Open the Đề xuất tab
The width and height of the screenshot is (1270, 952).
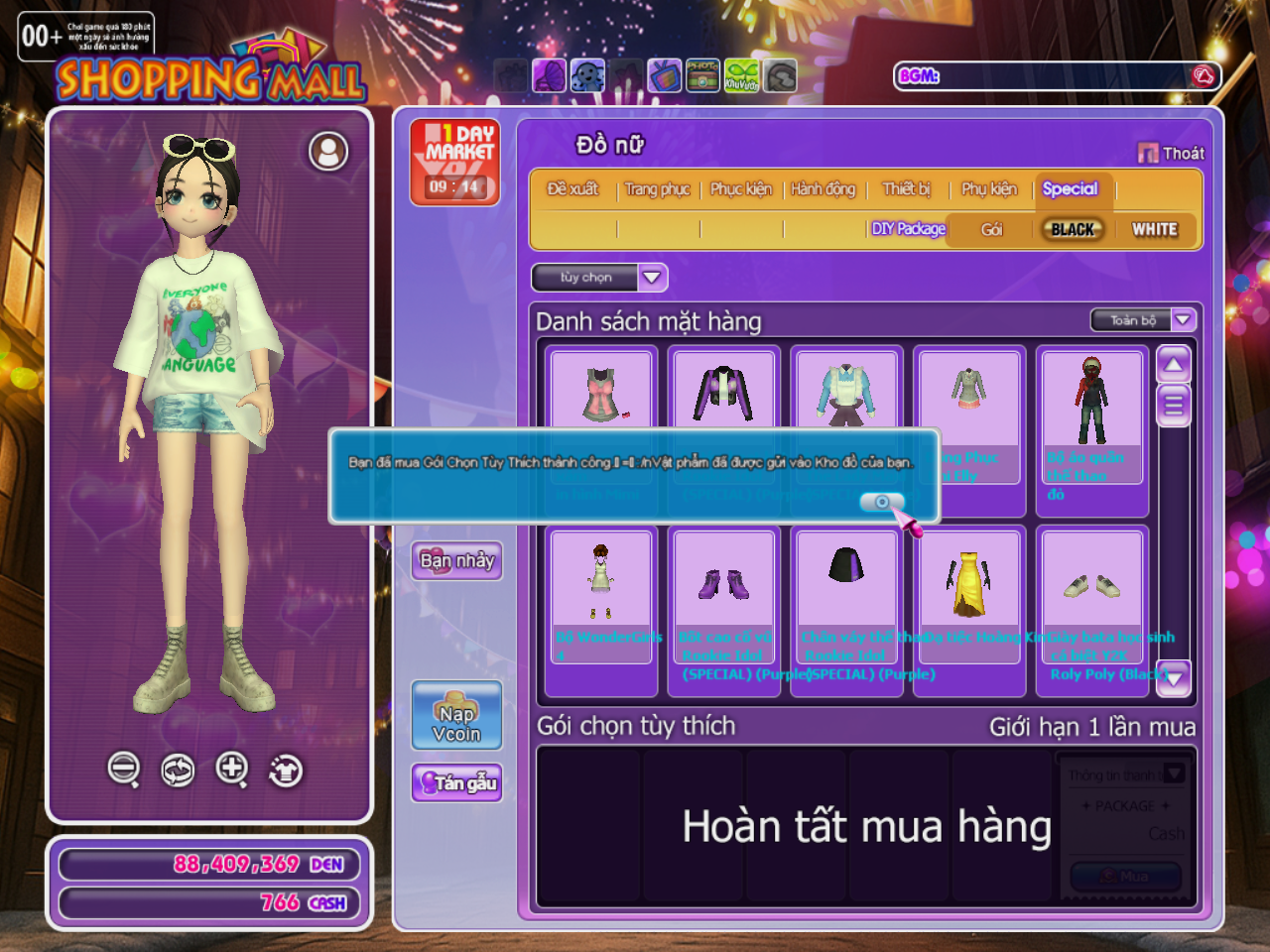click(572, 189)
